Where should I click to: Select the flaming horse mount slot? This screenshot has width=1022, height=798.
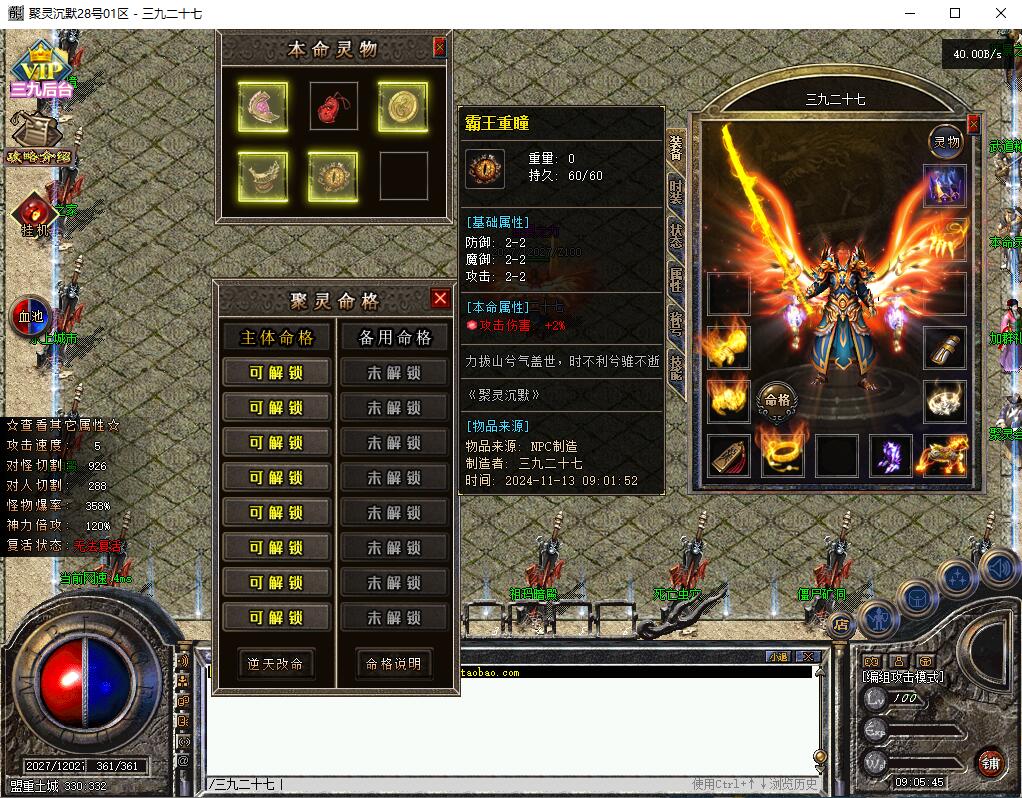point(943,456)
